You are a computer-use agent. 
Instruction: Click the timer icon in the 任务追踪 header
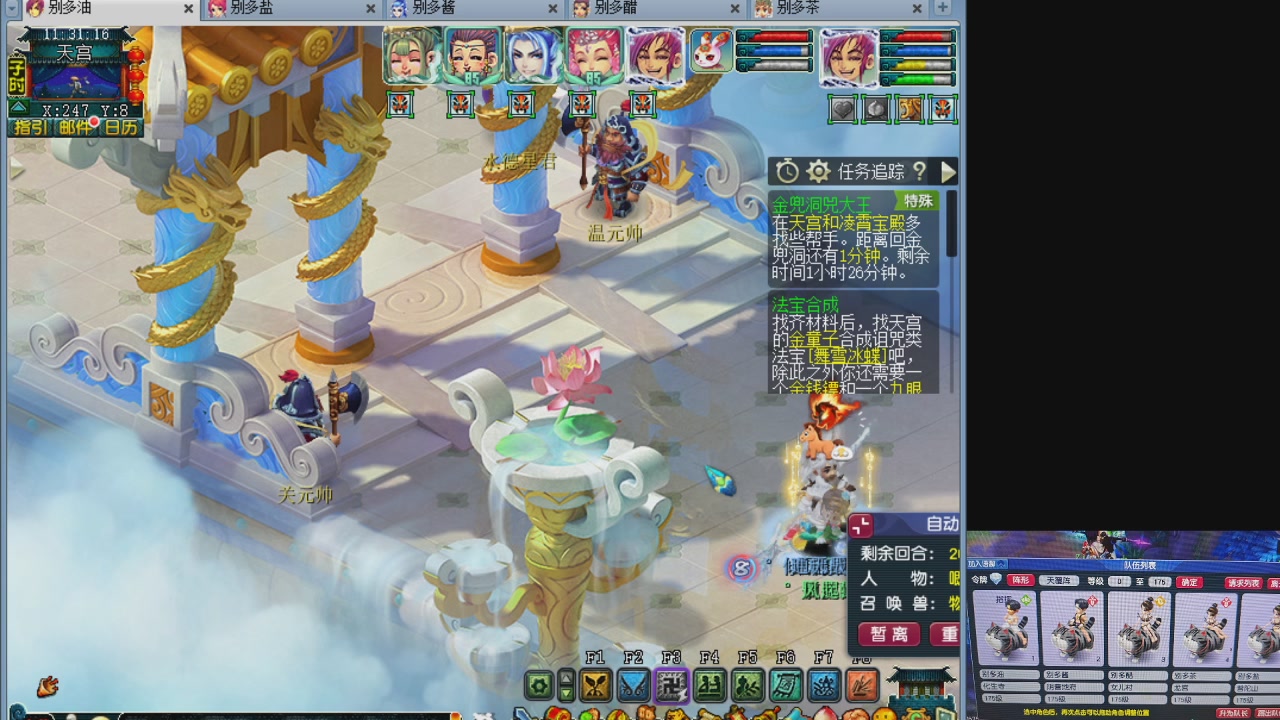(789, 171)
